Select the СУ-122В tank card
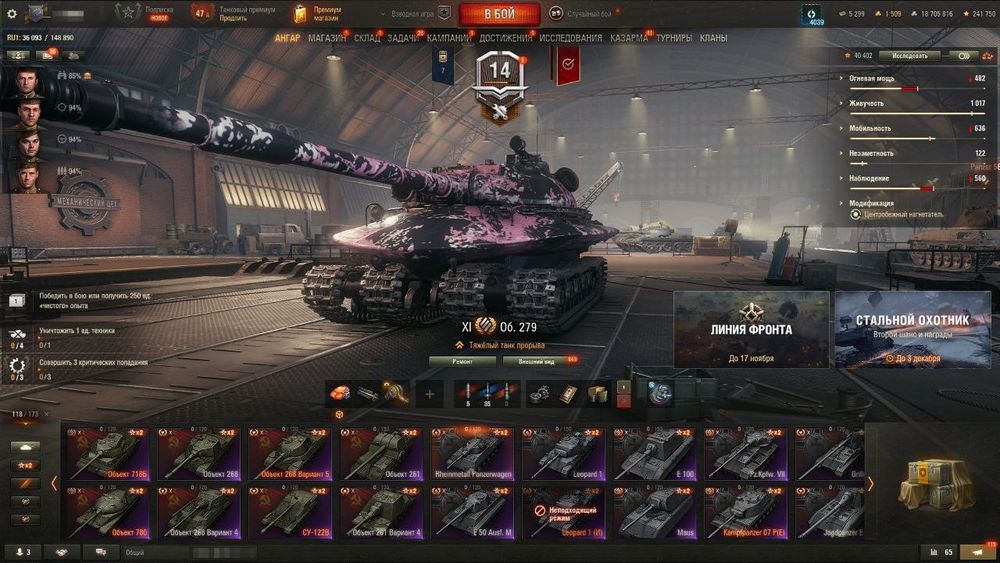 tap(291, 510)
